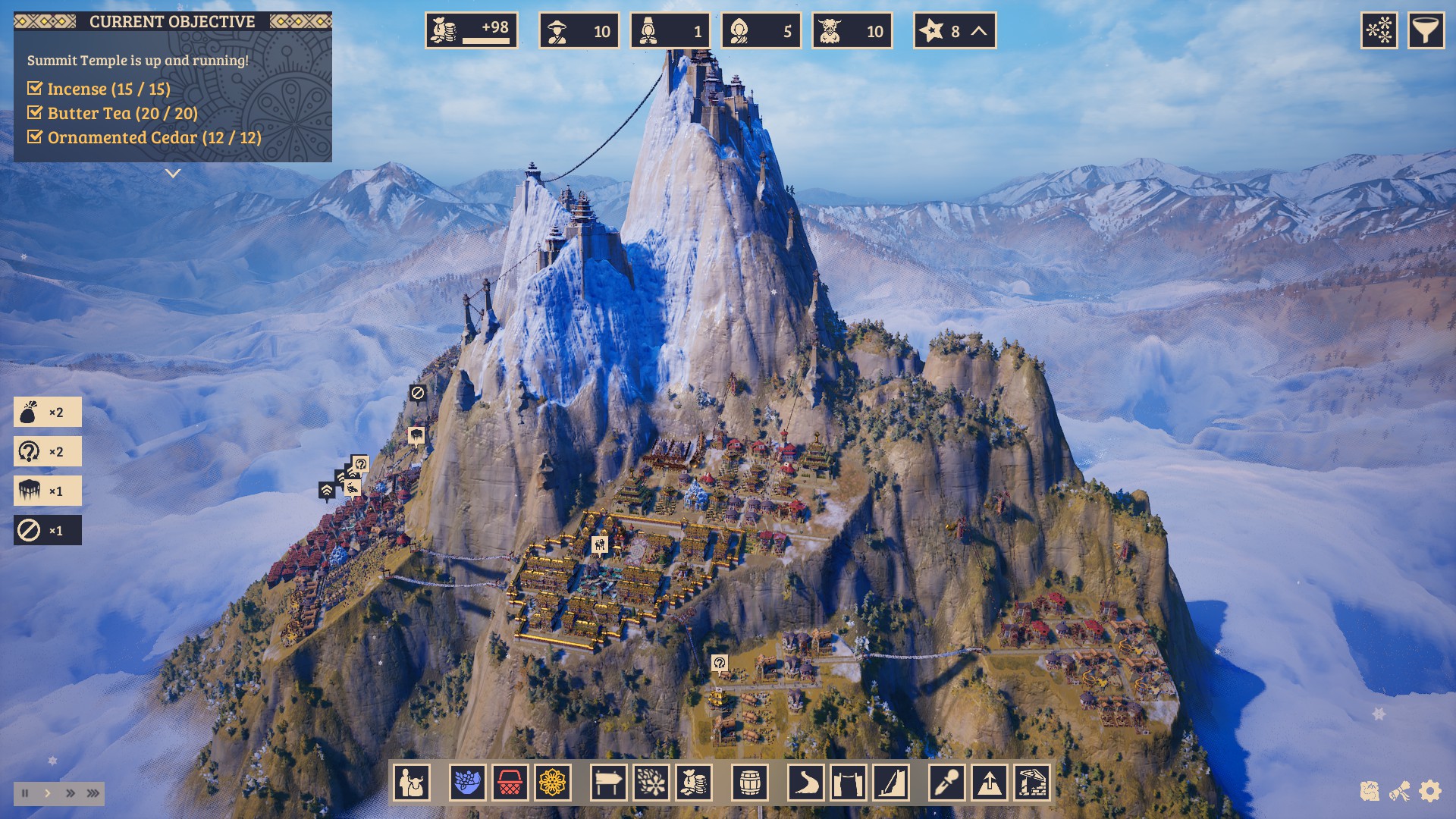Pause the game speed

26,793
